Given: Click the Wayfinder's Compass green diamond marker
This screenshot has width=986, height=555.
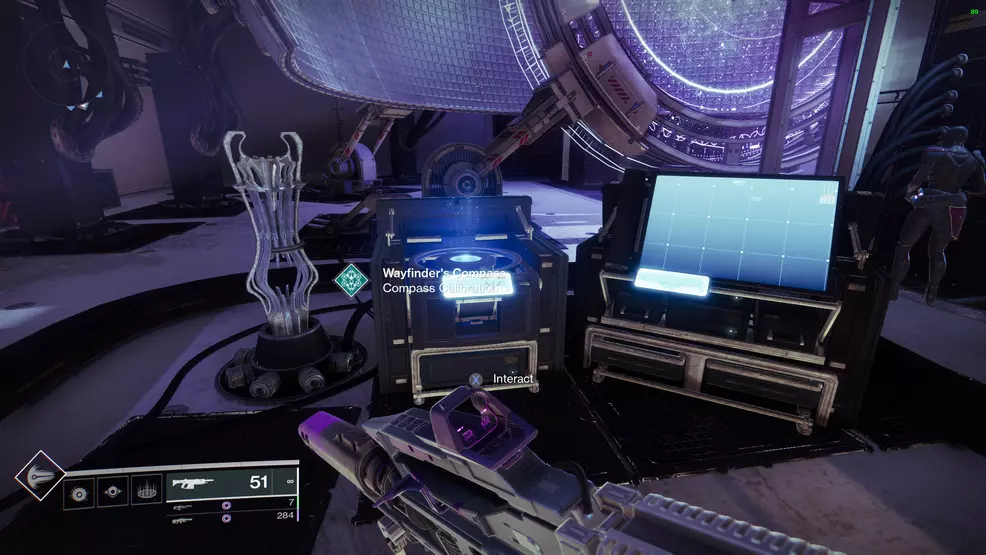Looking at the screenshot, I should 352,279.
